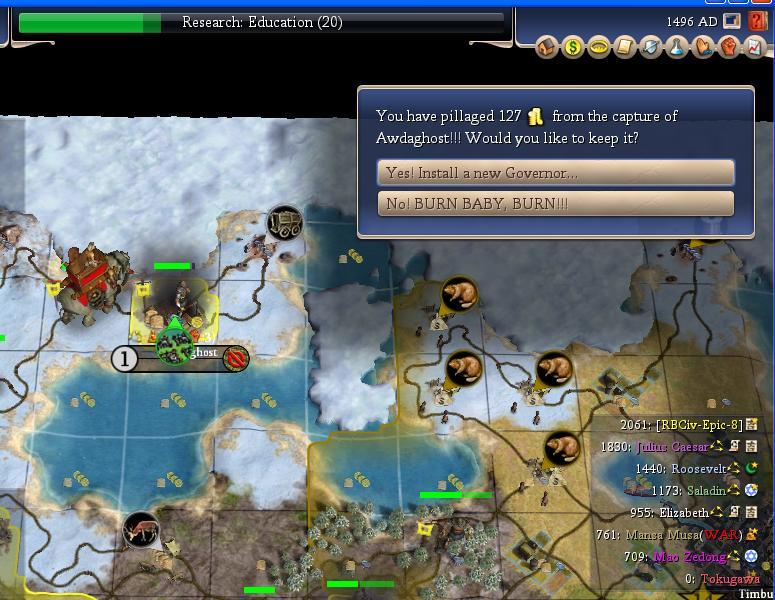
Task: Open the Civilopedia red question mark book
Action: pyautogui.click(x=756, y=21)
